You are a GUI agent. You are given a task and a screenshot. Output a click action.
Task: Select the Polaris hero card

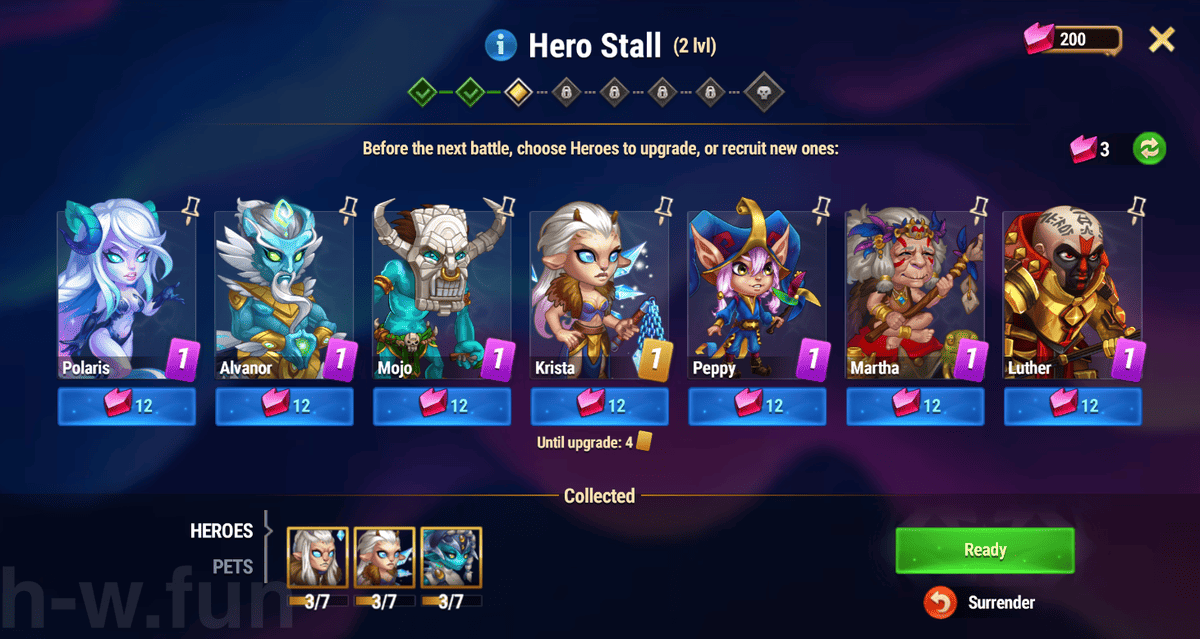pos(126,290)
